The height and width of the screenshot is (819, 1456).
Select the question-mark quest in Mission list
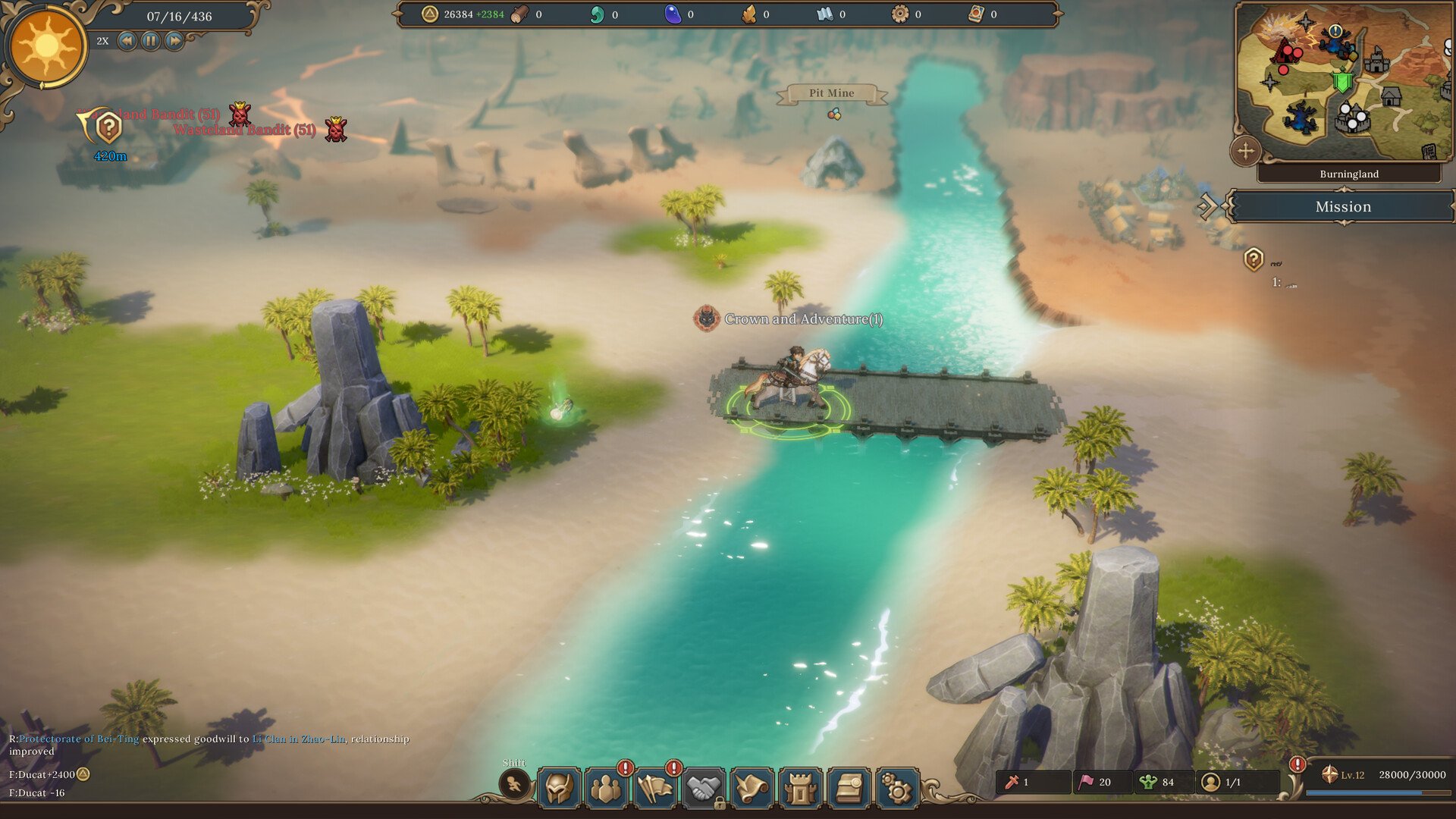click(x=1254, y=259)
